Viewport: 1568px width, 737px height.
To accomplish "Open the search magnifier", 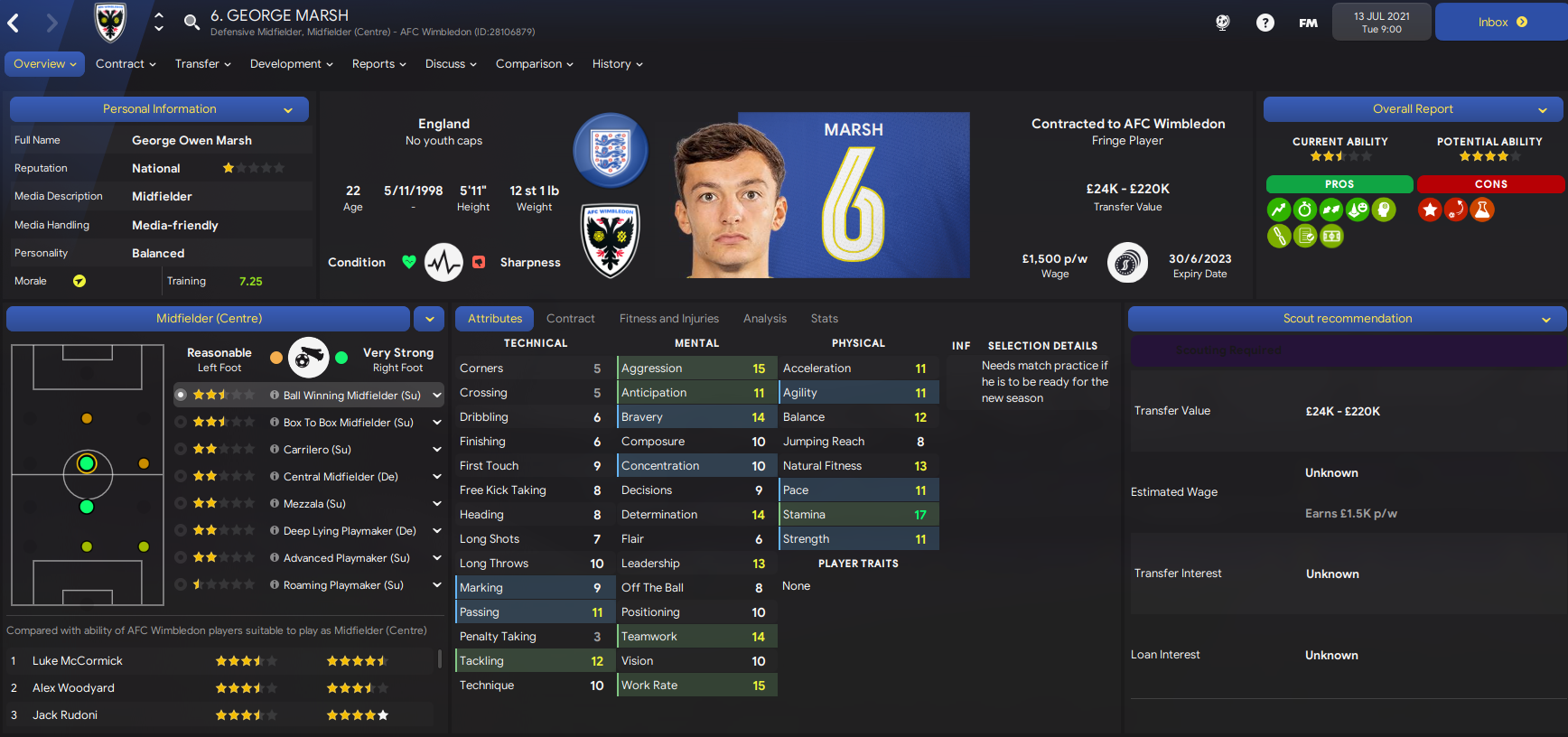I will pyautogui.click(x=191, y=23).
